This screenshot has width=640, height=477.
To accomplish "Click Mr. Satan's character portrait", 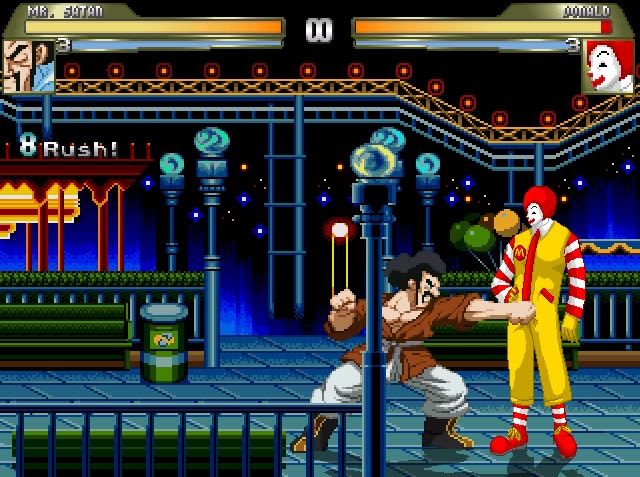I will (x=28, y=66).
